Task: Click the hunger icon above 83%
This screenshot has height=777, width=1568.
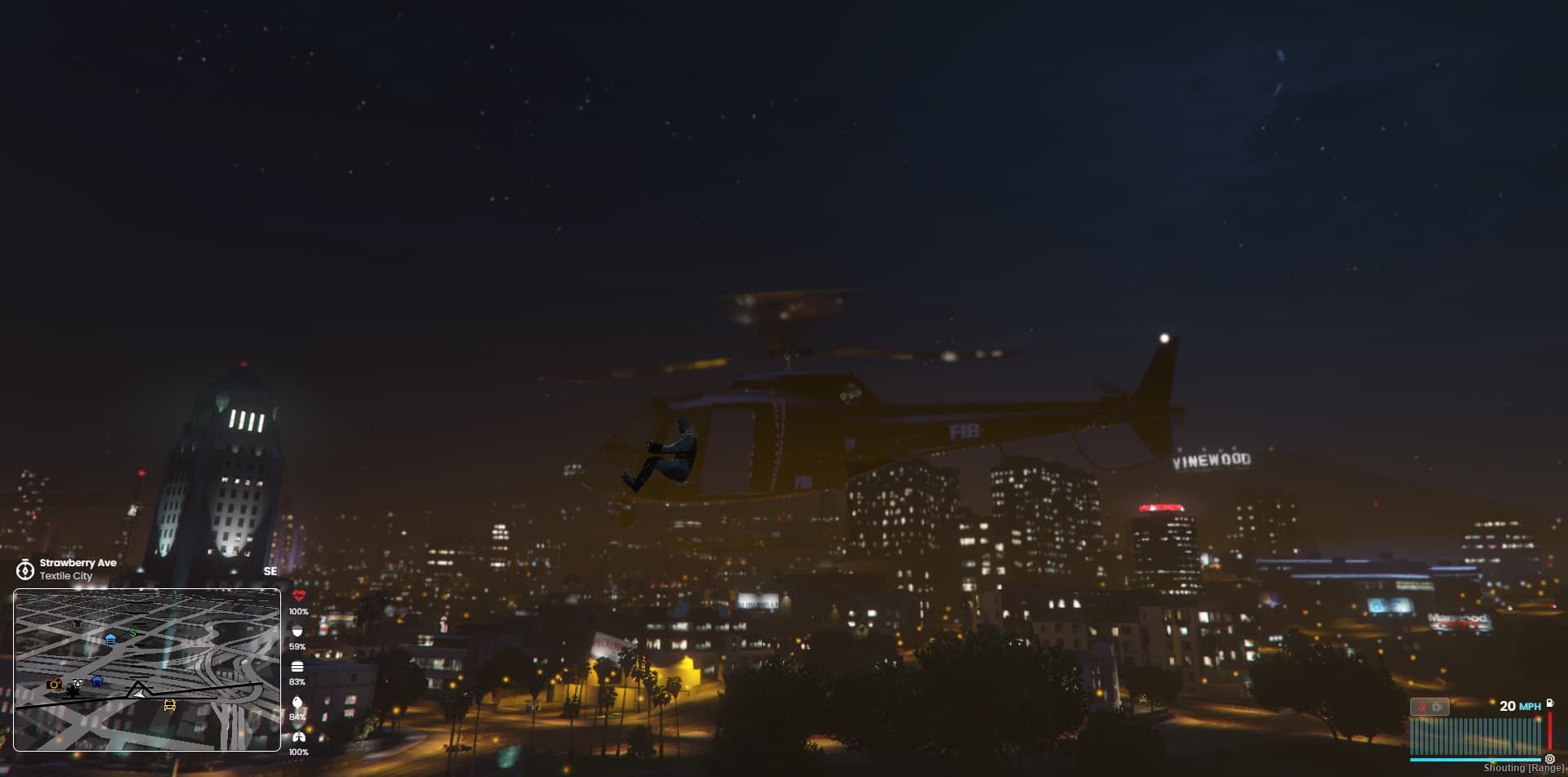Action: tap(298, 668)
